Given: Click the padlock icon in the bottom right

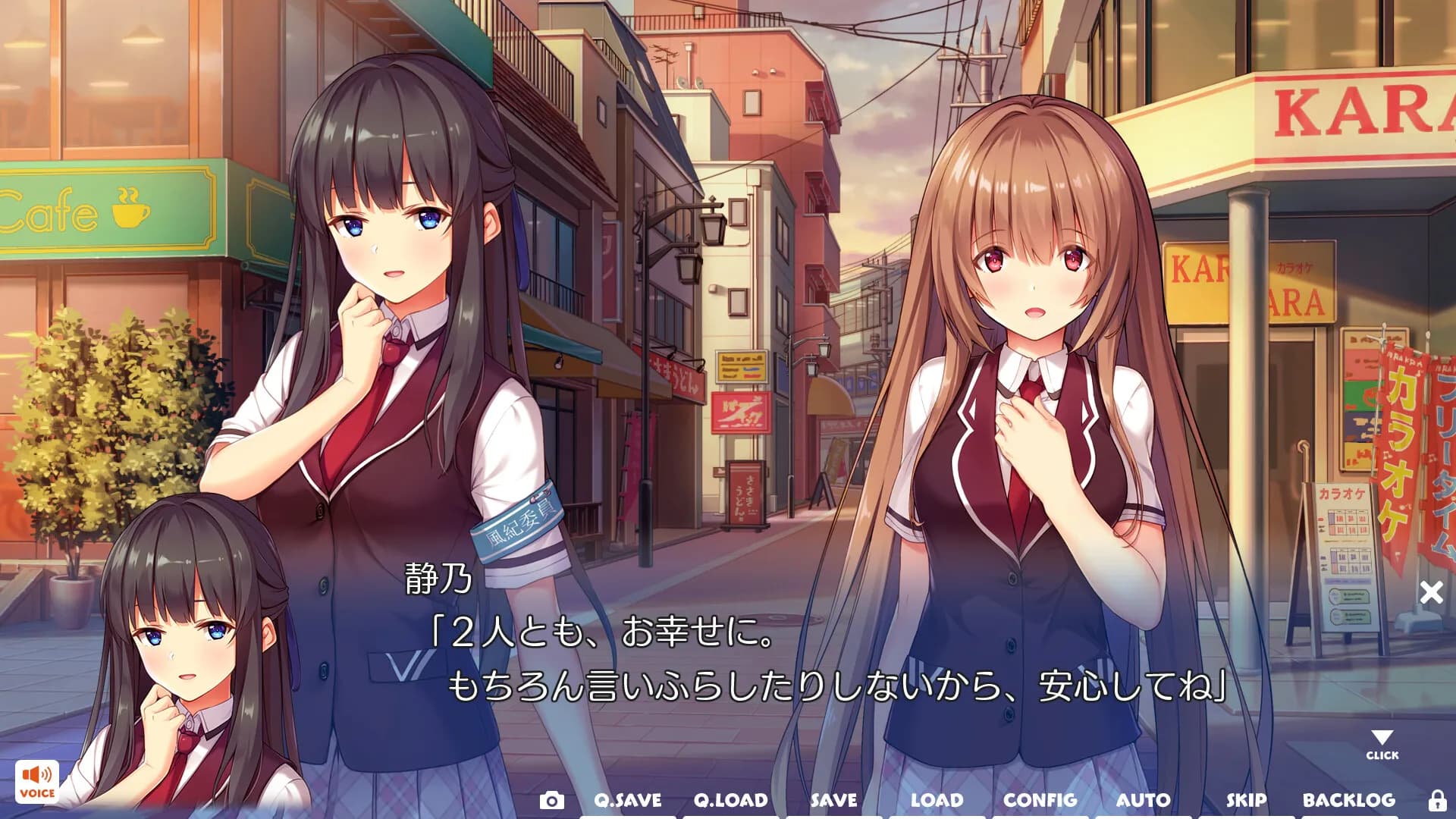Looking at the screenshot, I should click(1439, 799).
